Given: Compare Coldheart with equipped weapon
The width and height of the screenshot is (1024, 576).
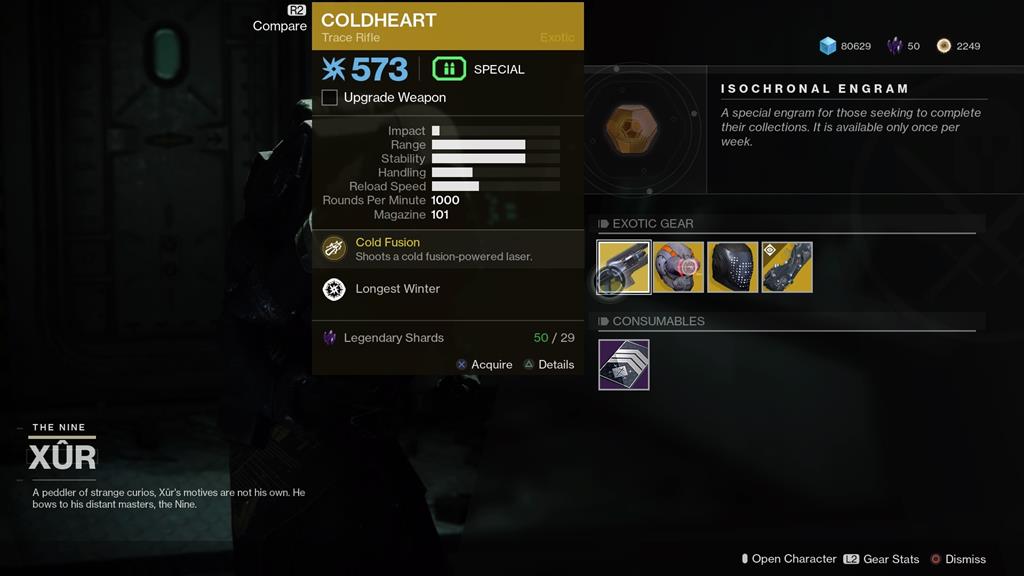Looking at the screenshot, I should (281, 25).
